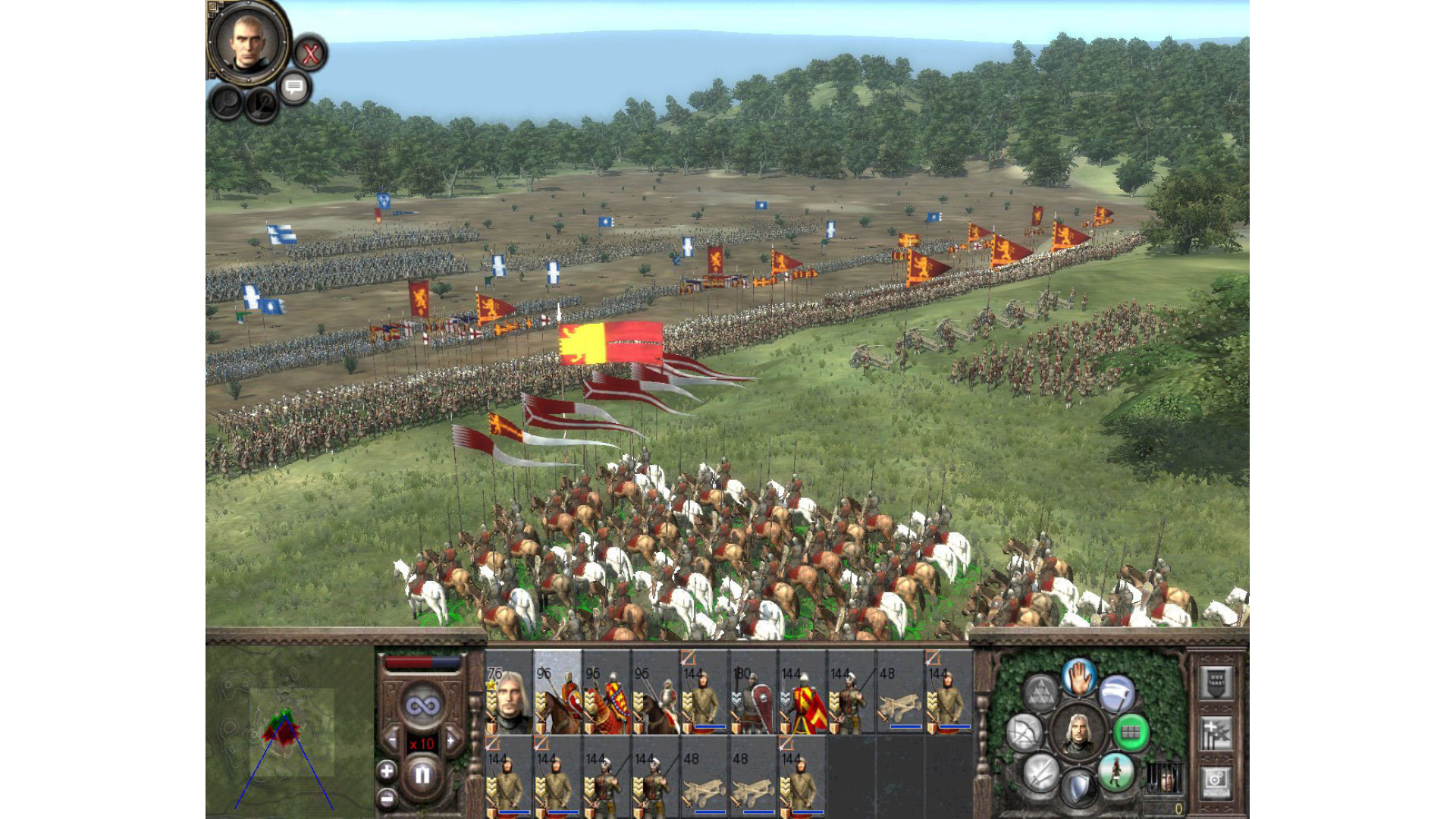Select the 180-man shield infantry card
The height and width of the screenshot is (819, 1456).
point(752,693)
